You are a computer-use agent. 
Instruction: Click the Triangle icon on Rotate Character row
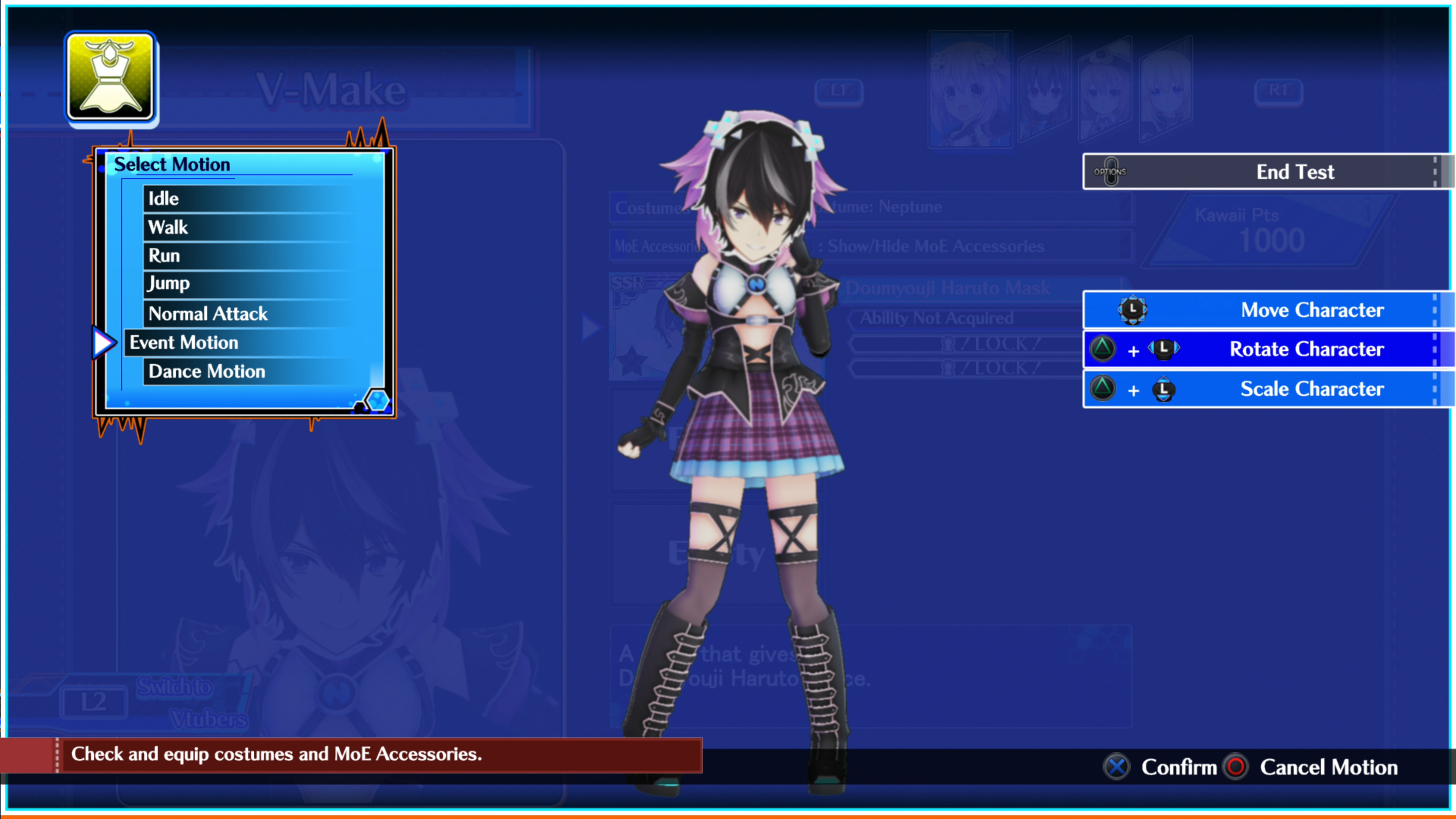click(1103, 349)
